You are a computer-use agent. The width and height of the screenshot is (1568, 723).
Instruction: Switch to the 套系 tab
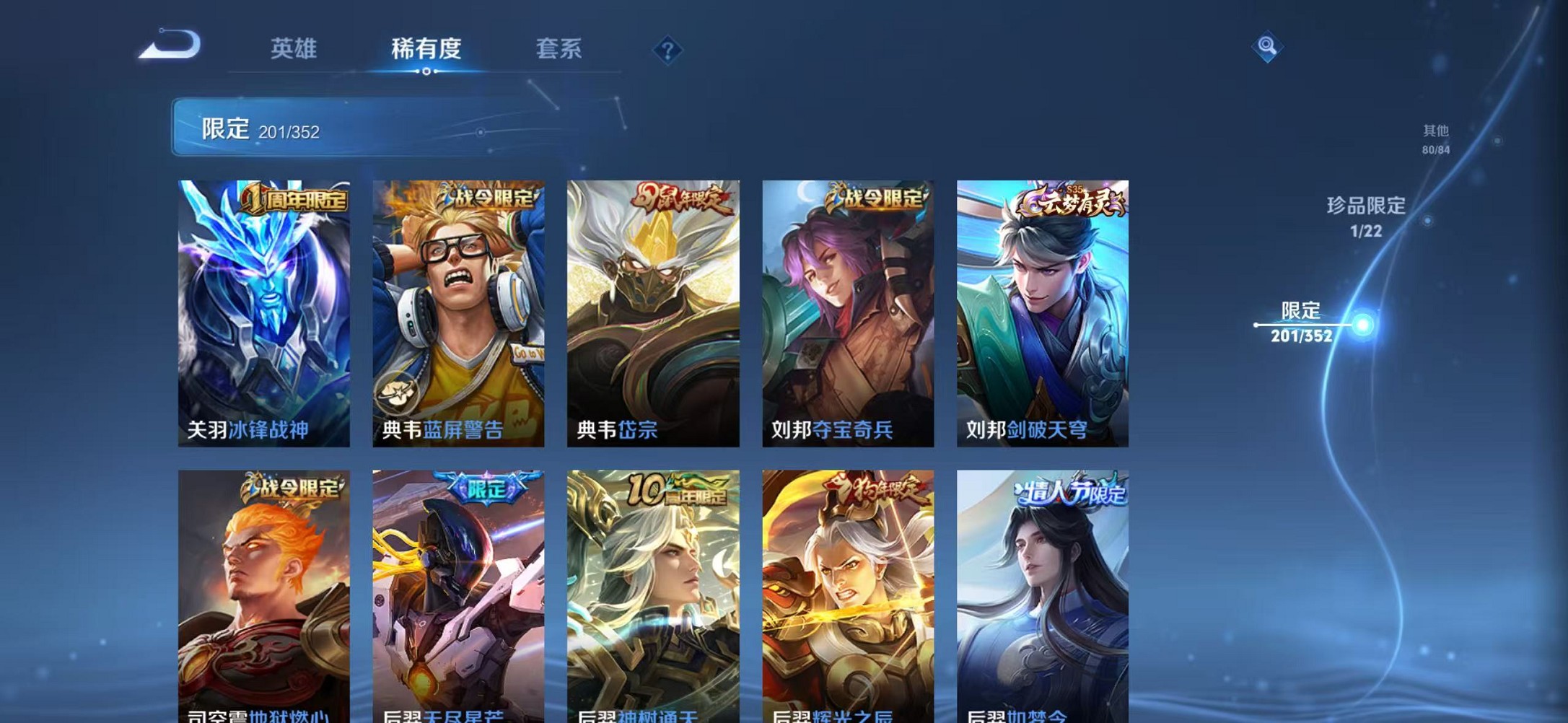tap(559, 48)
